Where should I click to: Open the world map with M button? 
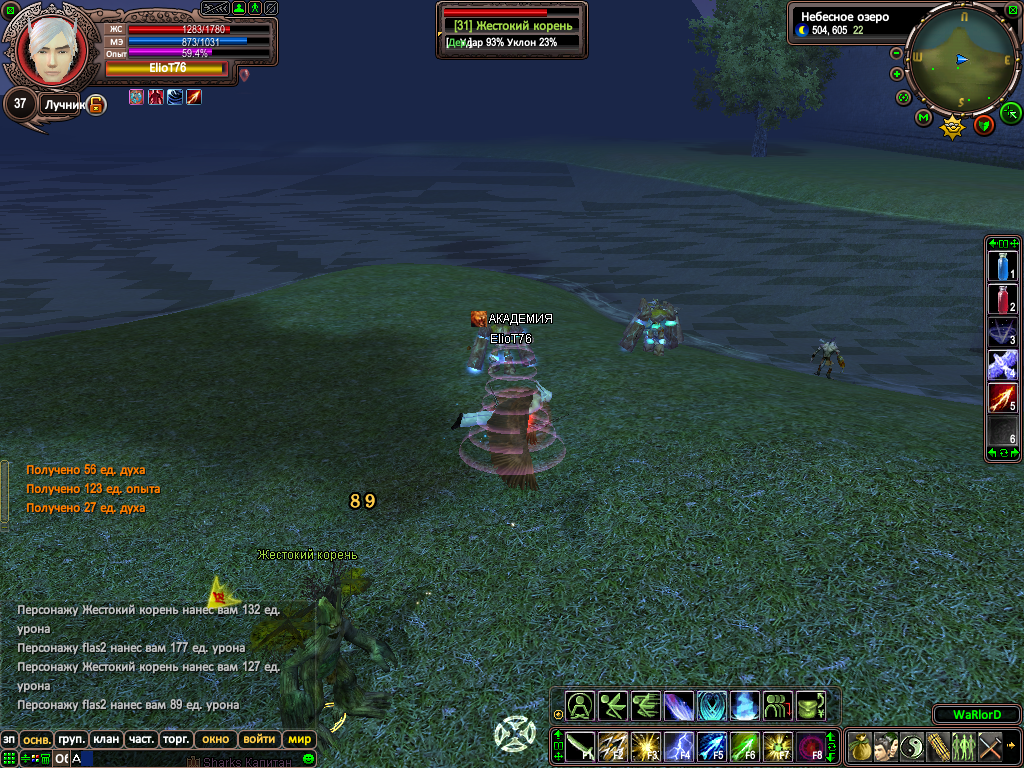point(923,118)
